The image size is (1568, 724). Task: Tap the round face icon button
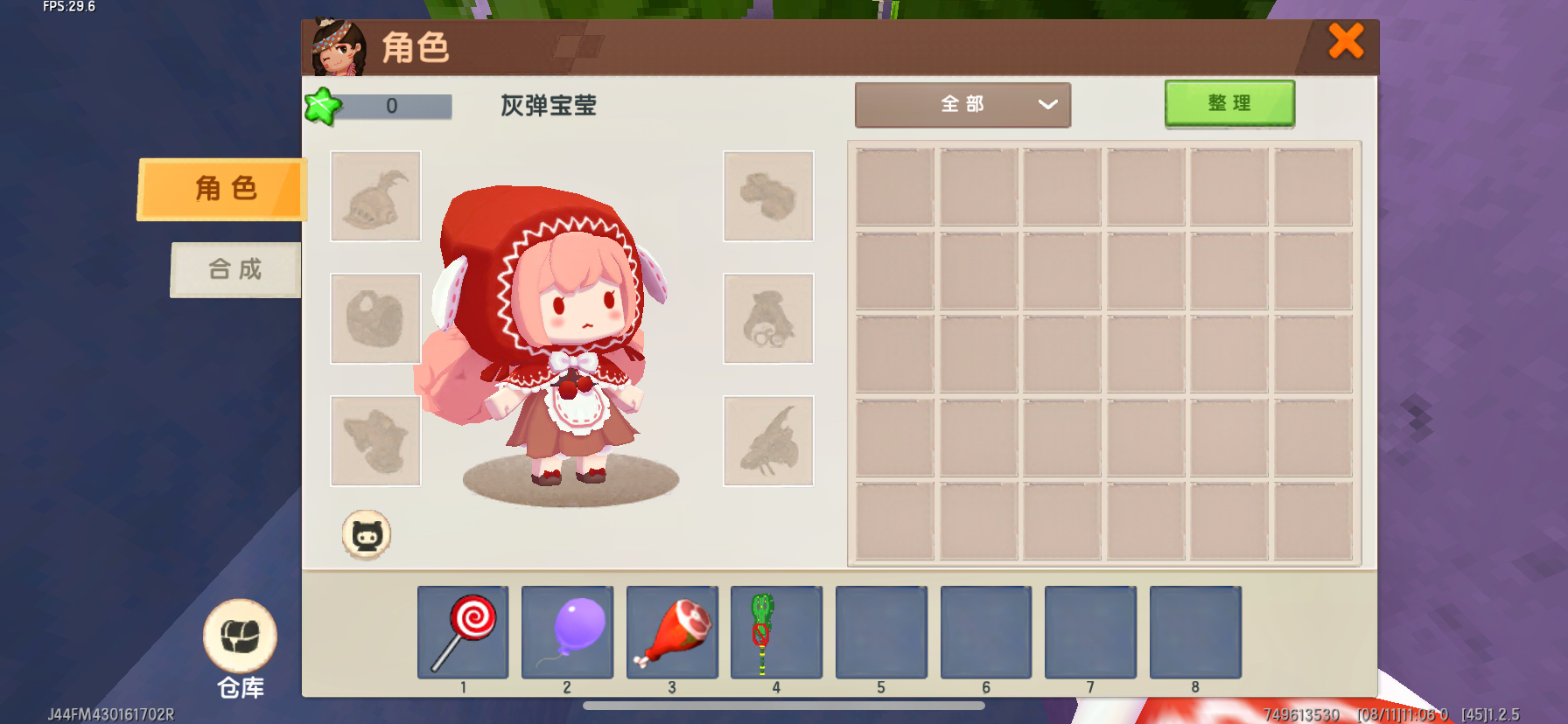tap(366, 534)
